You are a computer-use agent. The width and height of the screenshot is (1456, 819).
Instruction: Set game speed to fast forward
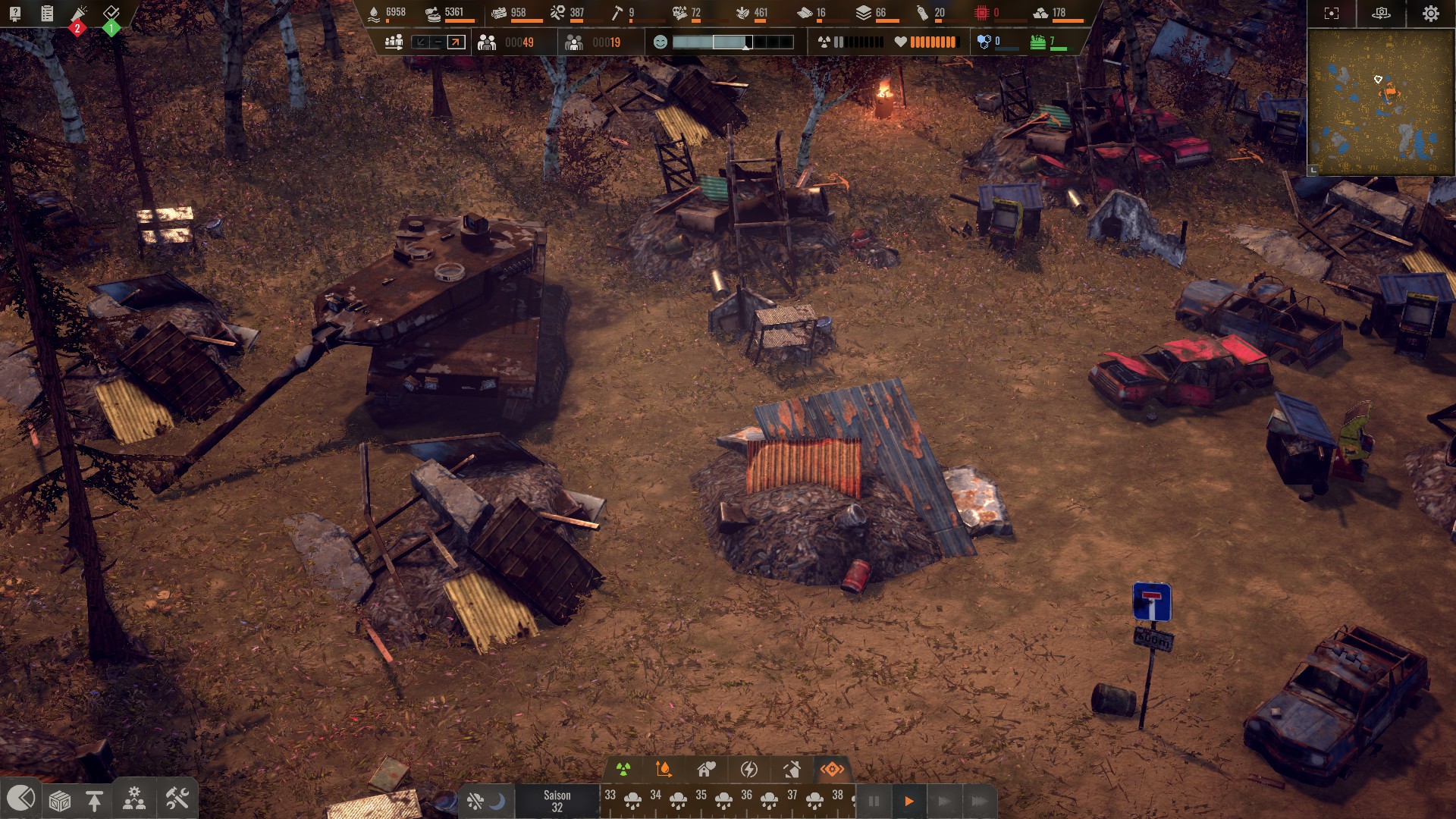tap(943, 802)
